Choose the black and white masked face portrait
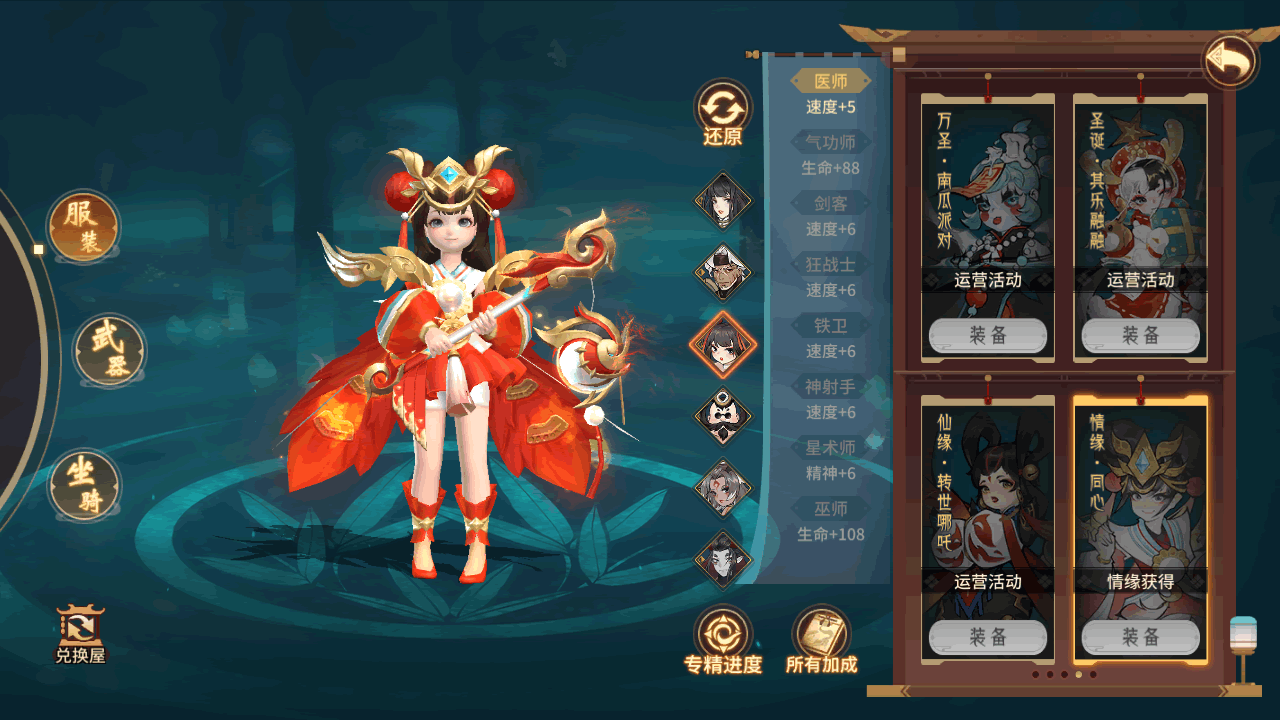The height and width of the screenshot is (720, 1280). coord(723,416)
